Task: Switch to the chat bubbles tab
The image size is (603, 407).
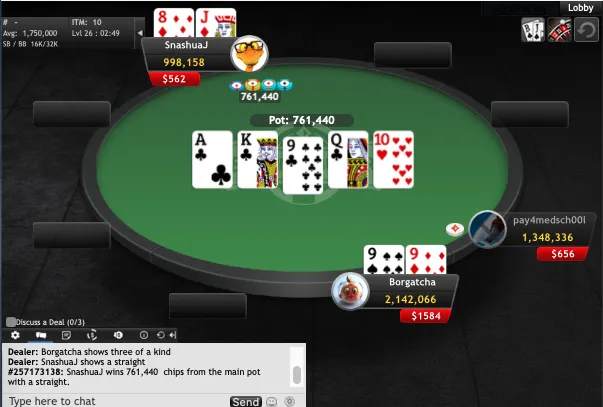Action: pos(41,335)
